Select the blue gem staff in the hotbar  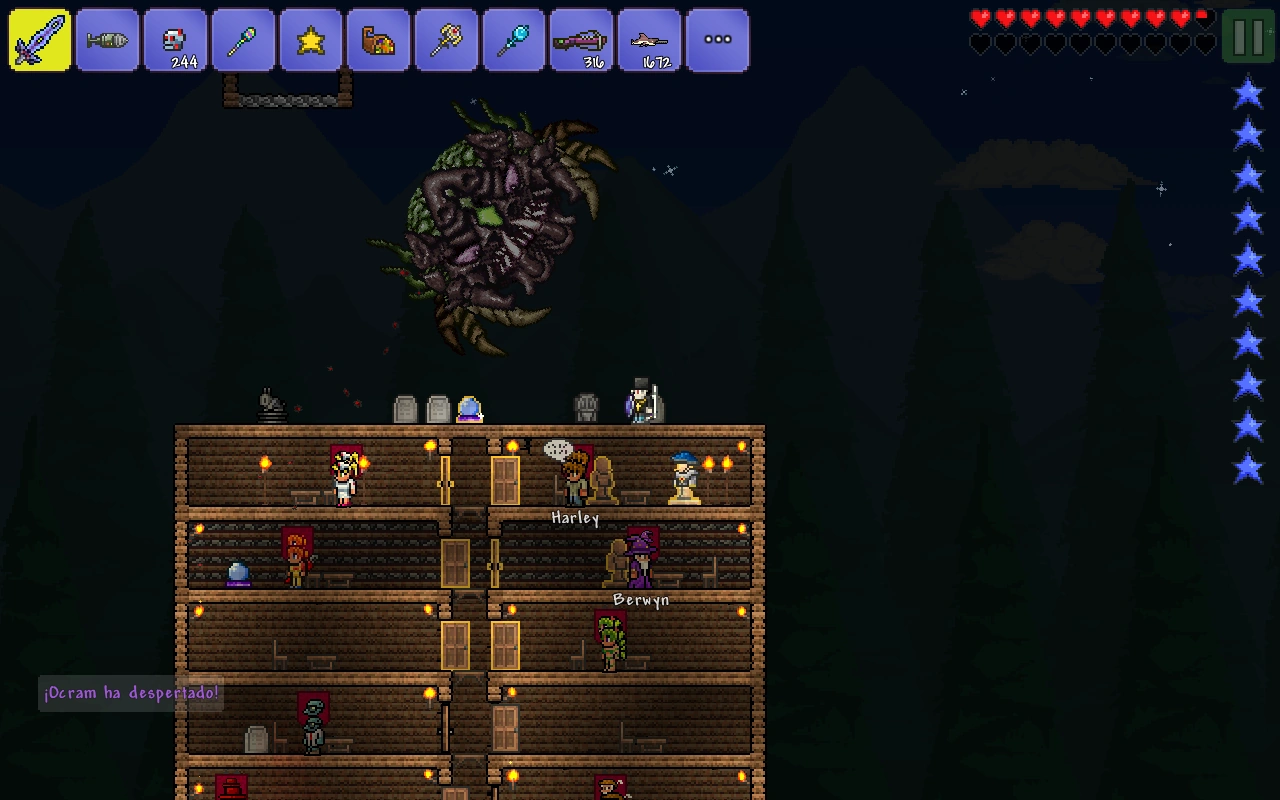(514, 40)
